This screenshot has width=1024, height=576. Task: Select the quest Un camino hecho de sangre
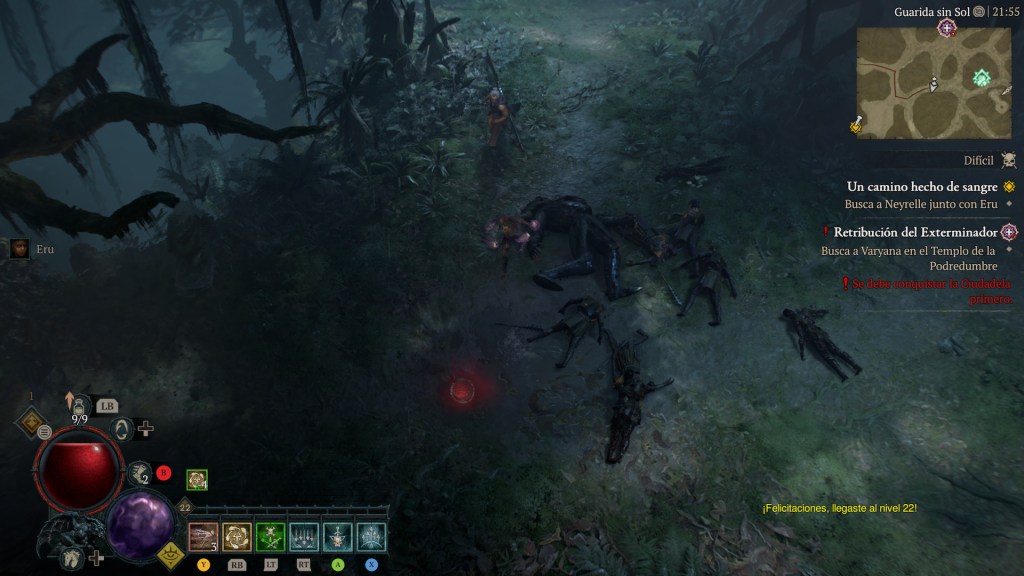[x=921, y=186]
